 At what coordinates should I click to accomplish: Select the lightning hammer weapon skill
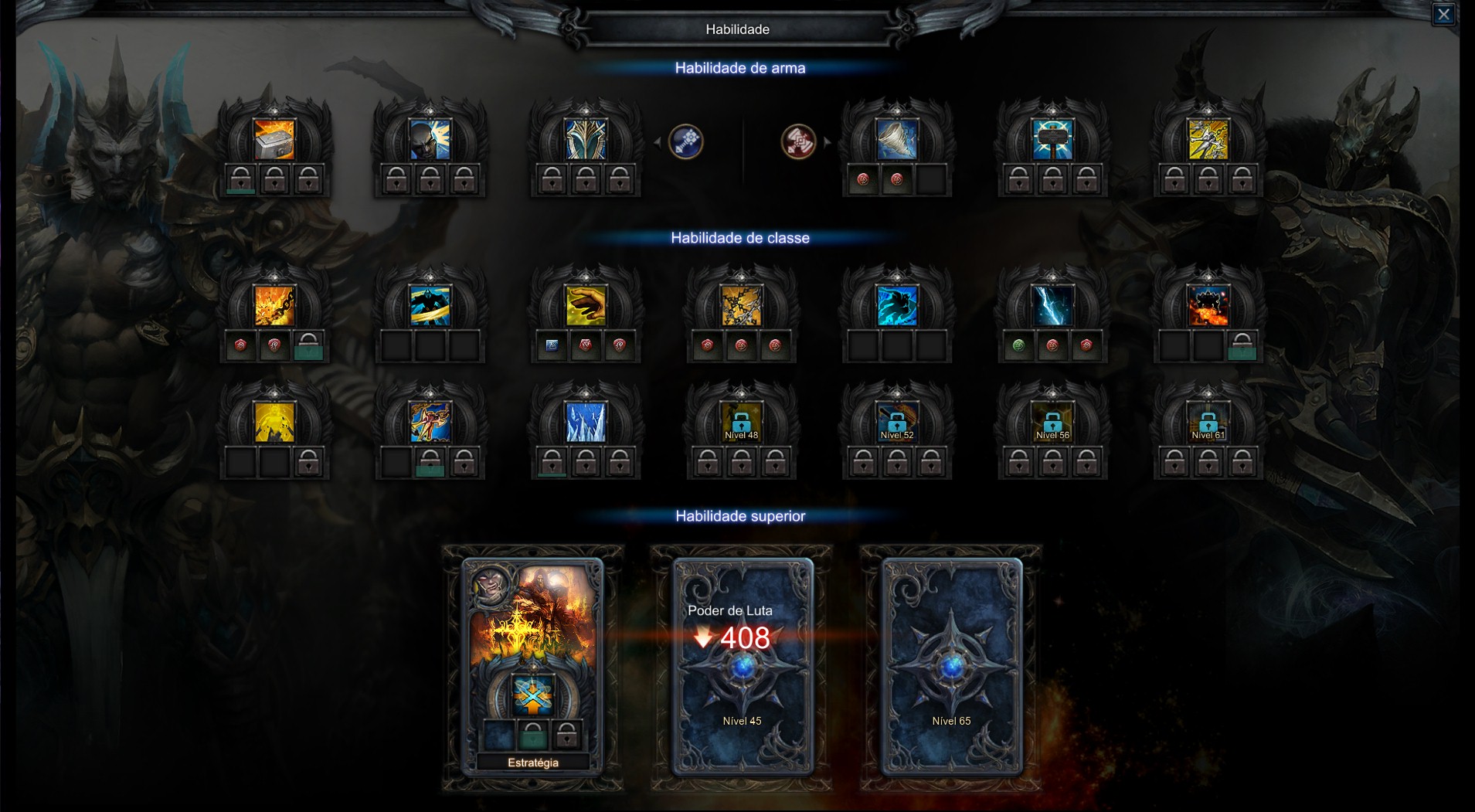[1052, 140]
